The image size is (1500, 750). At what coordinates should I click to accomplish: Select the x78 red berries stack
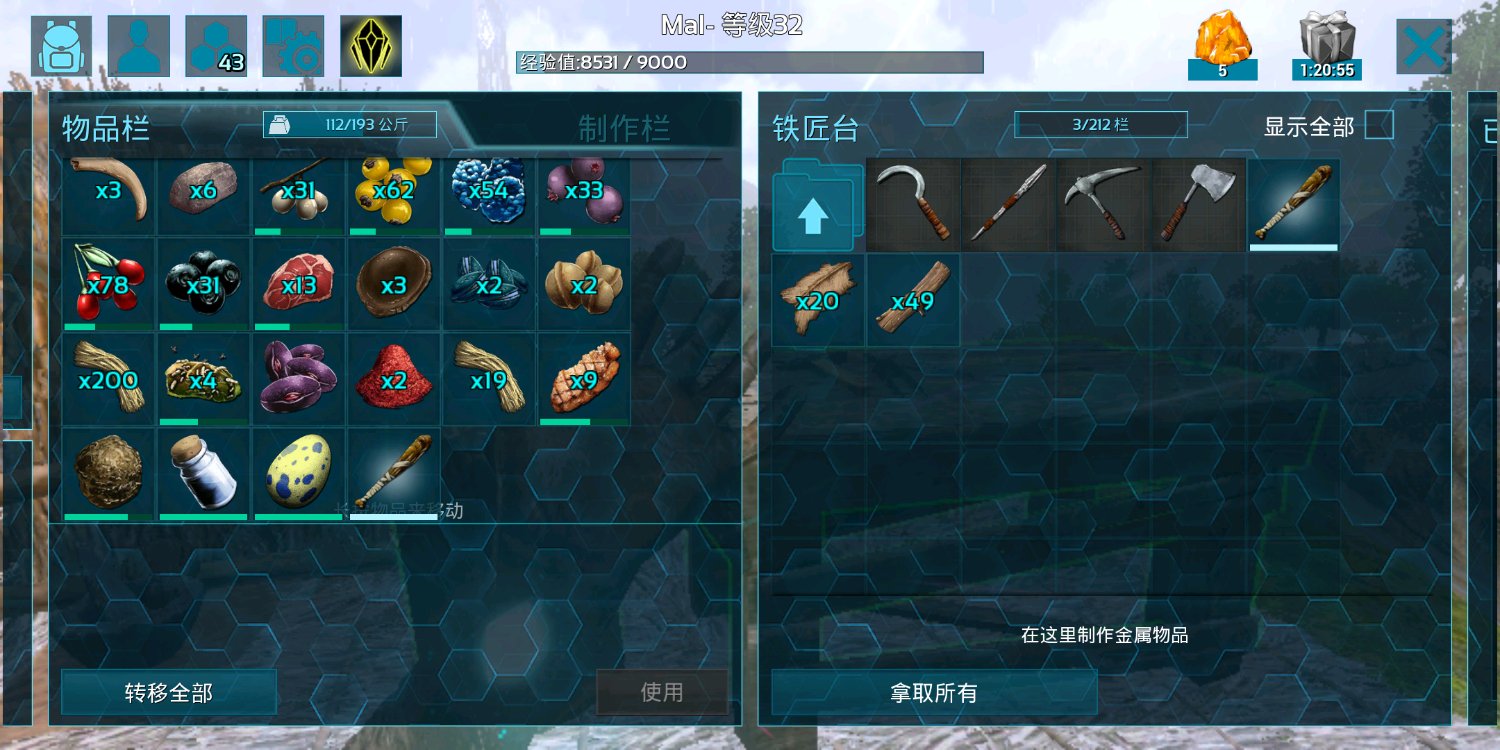click(x=108, y=284)
